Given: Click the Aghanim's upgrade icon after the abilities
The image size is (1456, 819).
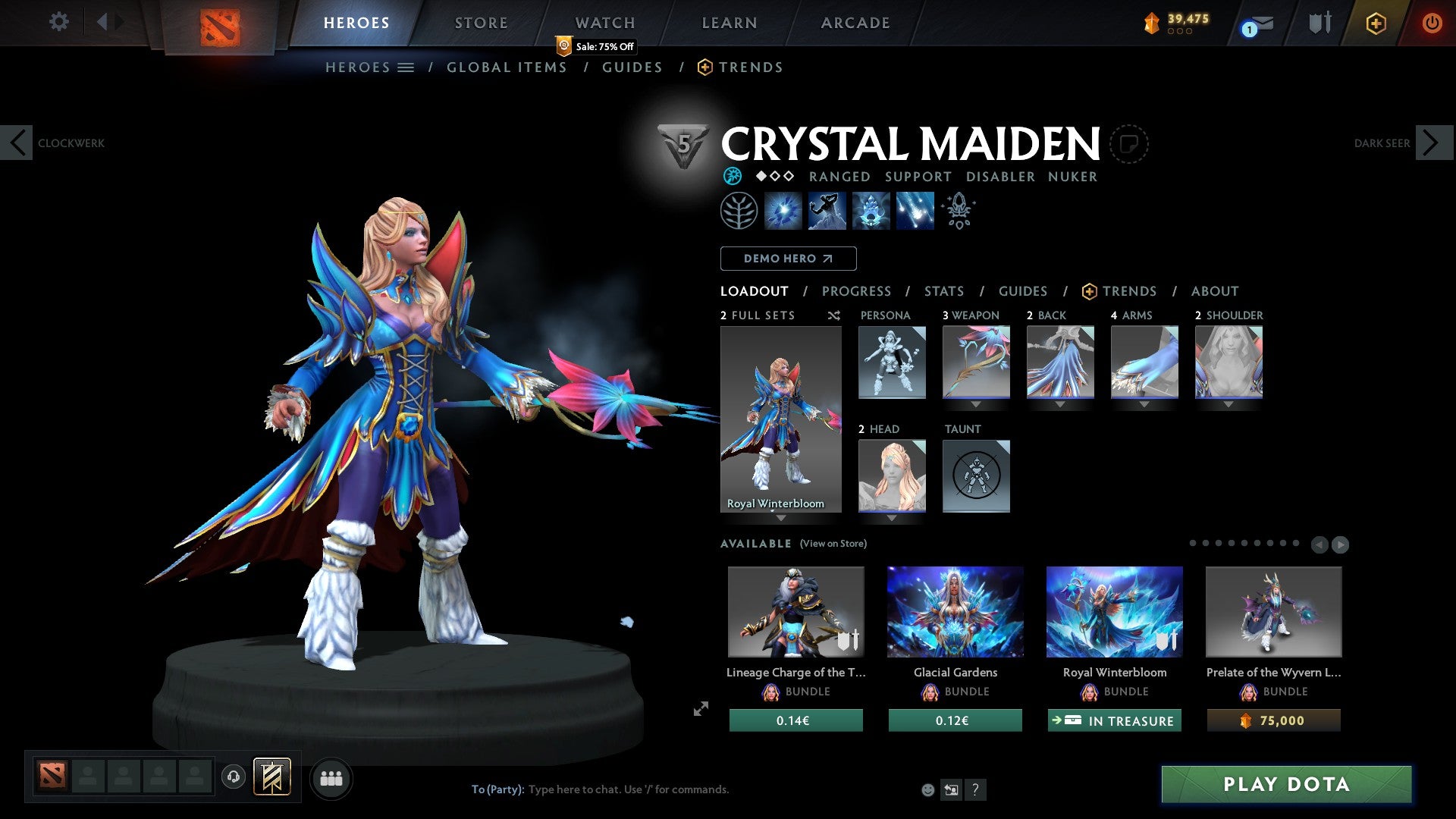Looking at the screenshot, I should click(958, 211).
